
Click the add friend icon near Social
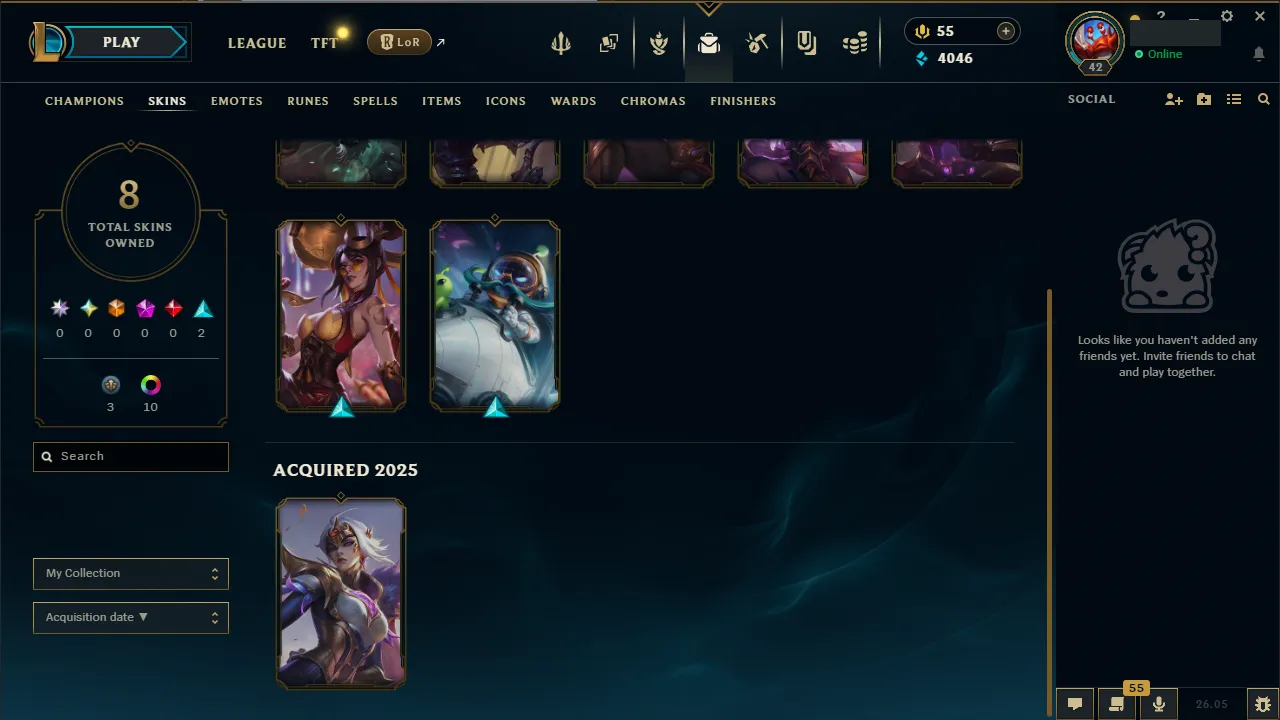1173,99
